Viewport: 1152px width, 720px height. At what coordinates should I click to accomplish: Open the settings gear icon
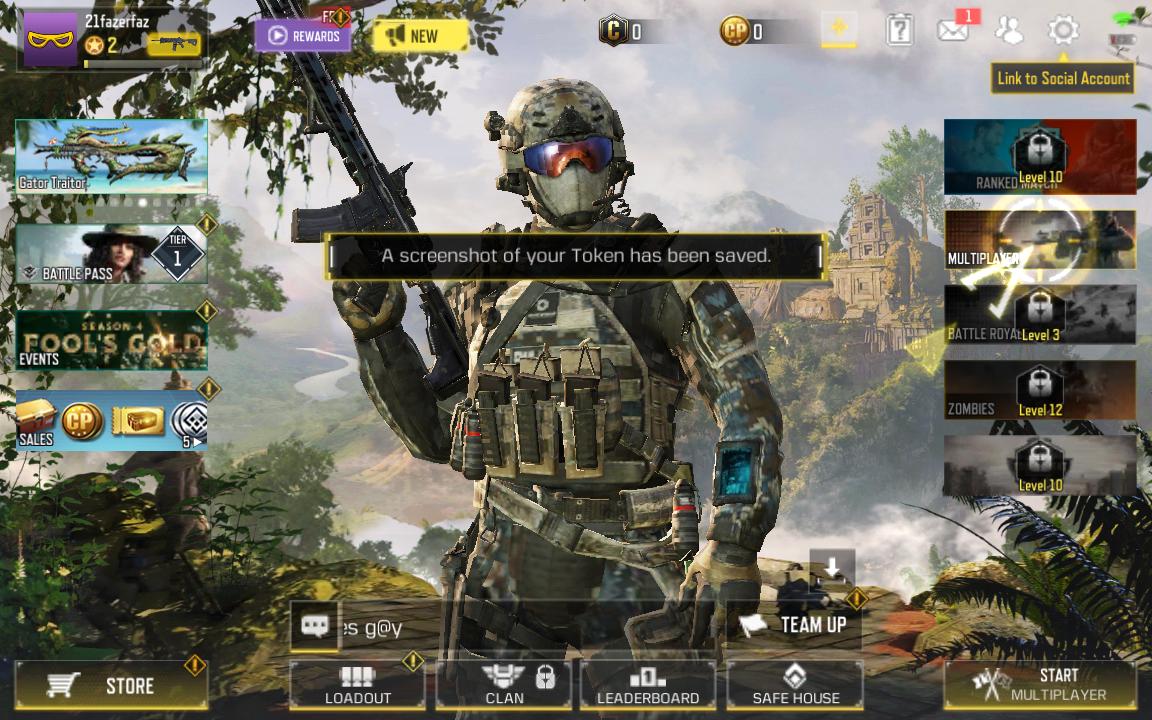tap(1063, 31)
